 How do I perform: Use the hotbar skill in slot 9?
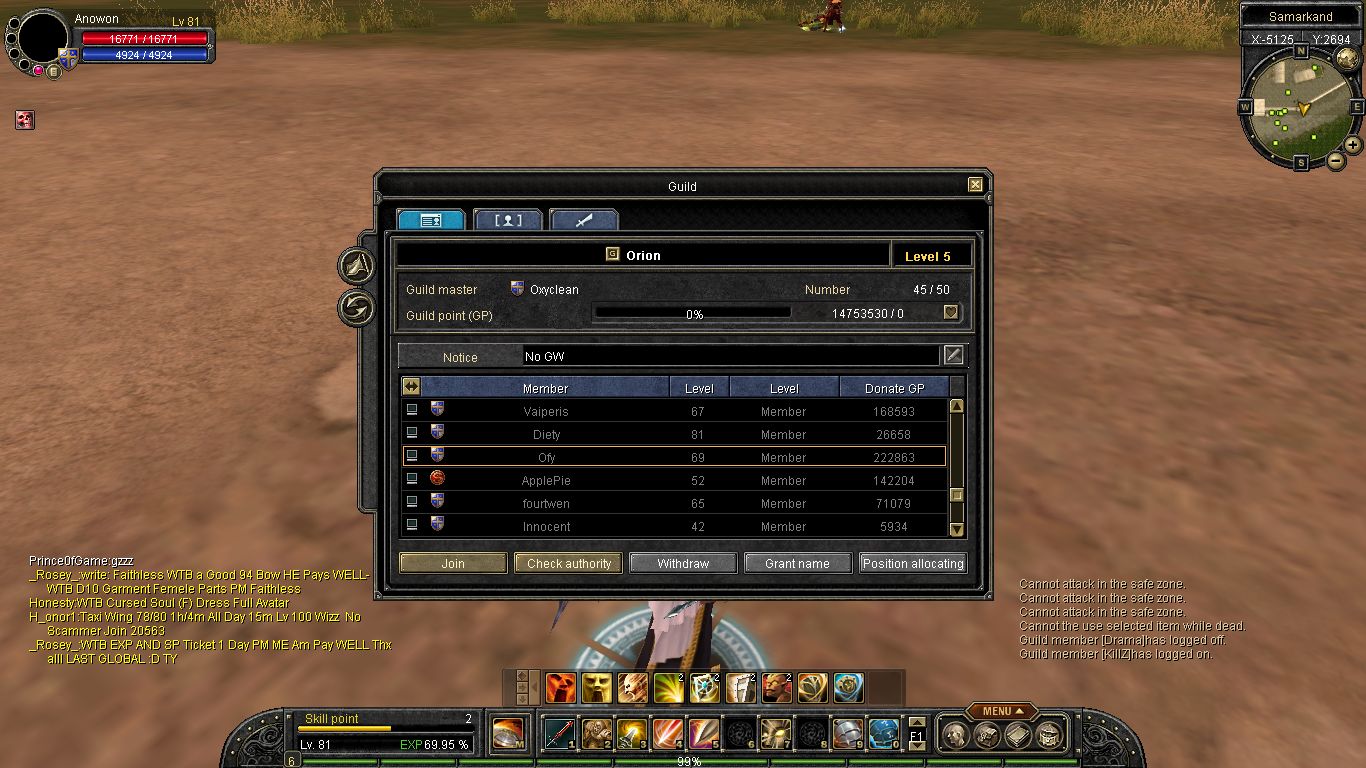(x=847, y=733)
